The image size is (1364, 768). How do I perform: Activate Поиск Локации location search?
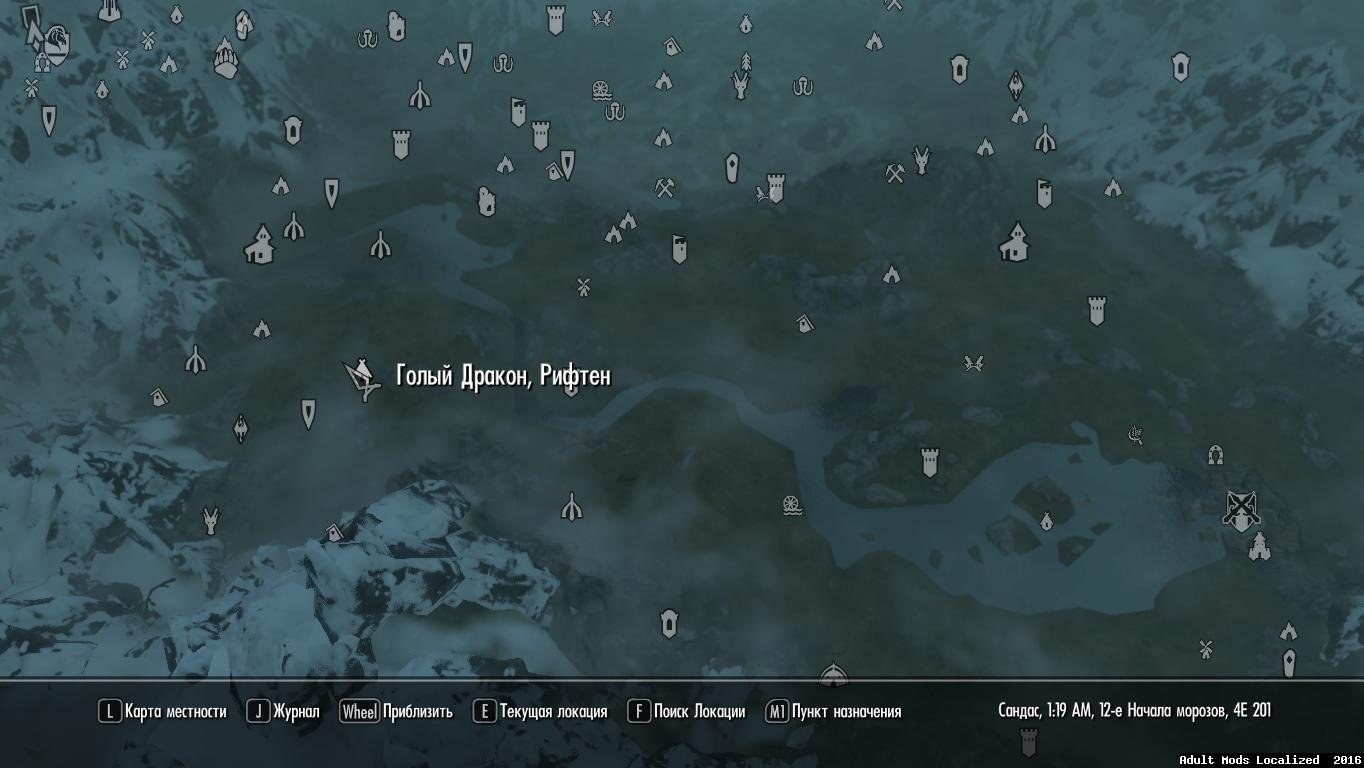[693, 712]
